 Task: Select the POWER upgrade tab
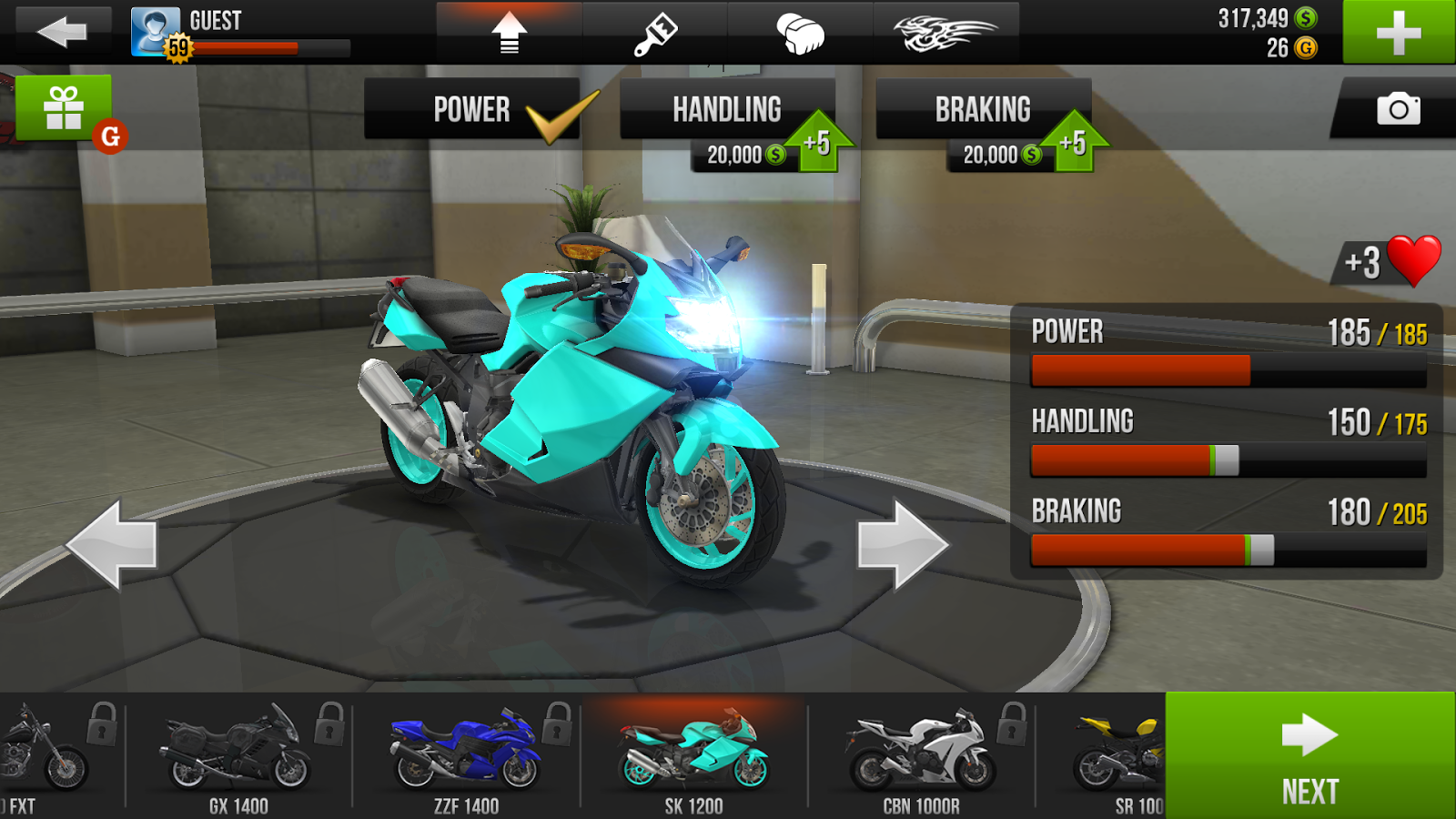[x=473, y=109]
